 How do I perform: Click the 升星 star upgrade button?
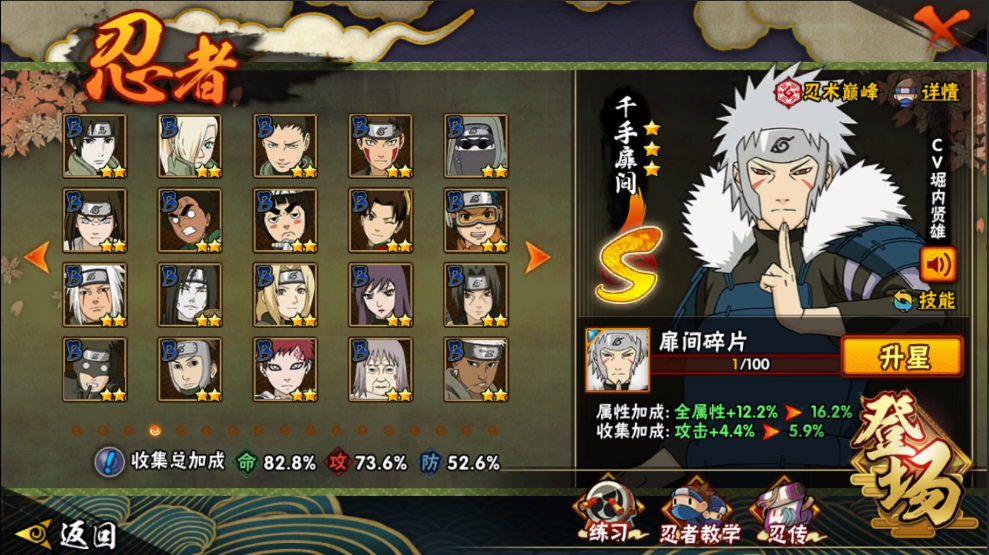pos(901,357)
